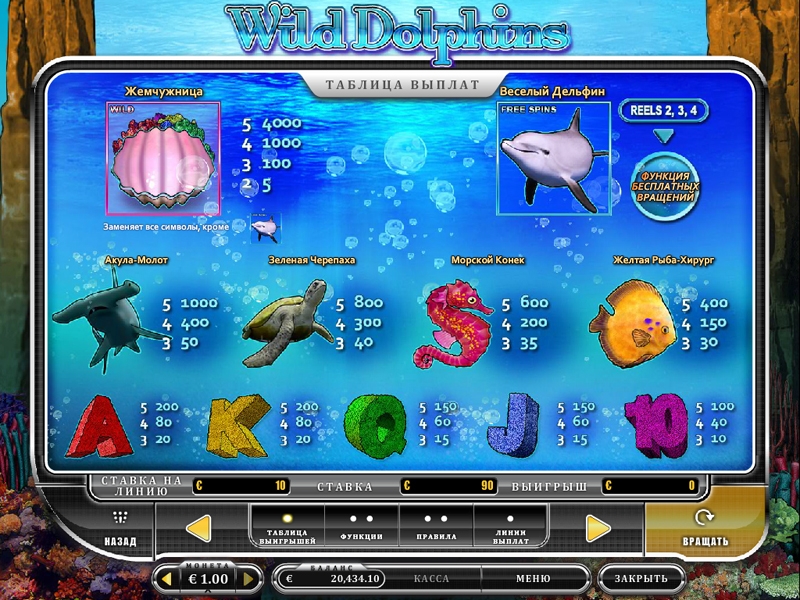Open the Меню button
The image size is (800, 600).
pyautogui.click(x=533, y=578)
